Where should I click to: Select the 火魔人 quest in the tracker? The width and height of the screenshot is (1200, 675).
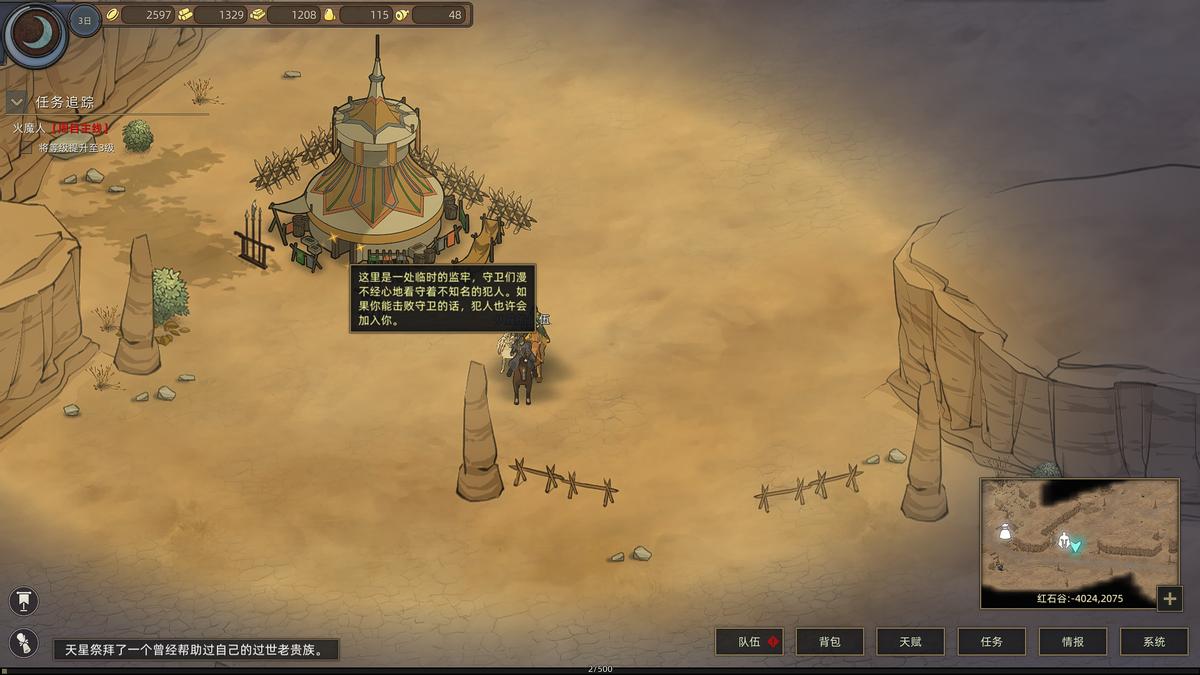coord(60,128)
